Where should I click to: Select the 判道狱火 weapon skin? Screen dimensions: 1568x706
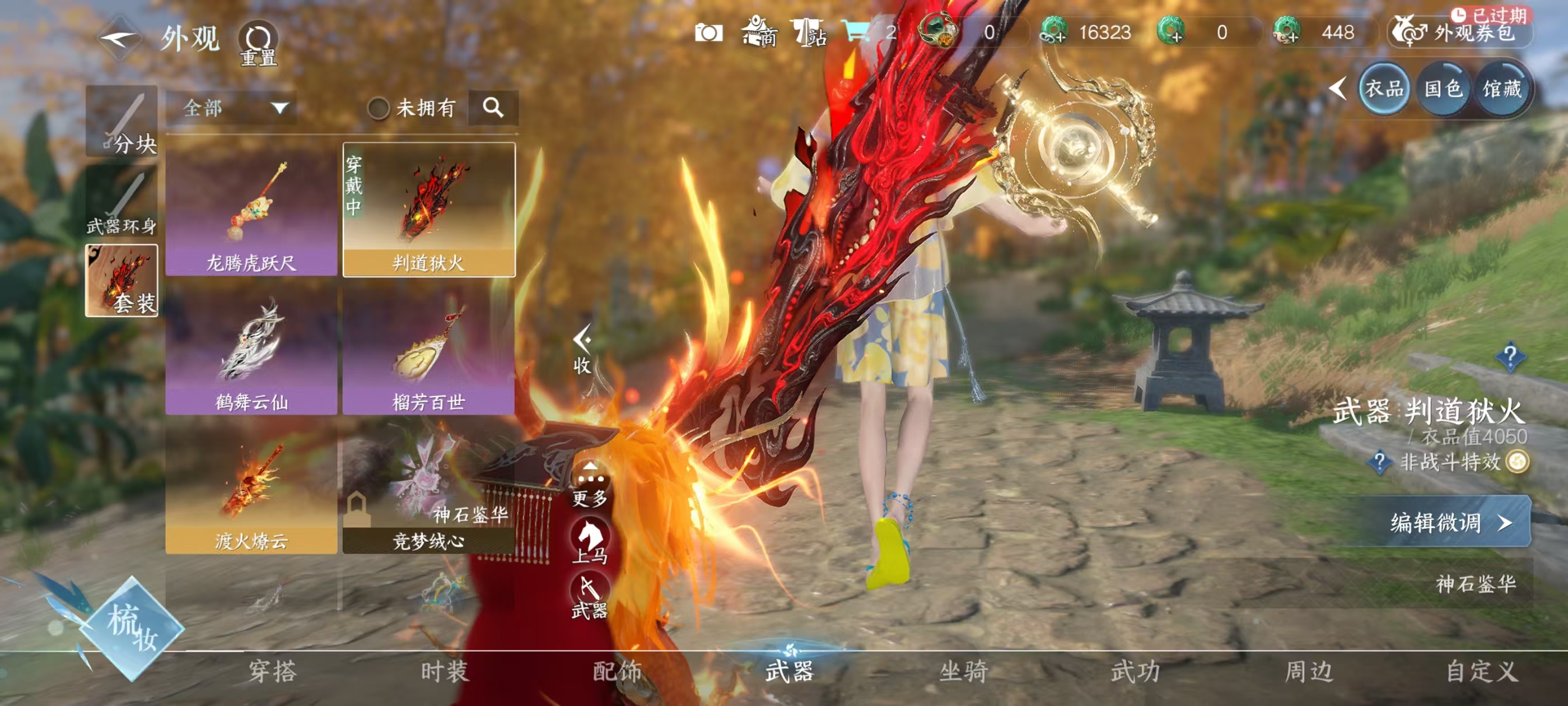click(x=429, y=210)
